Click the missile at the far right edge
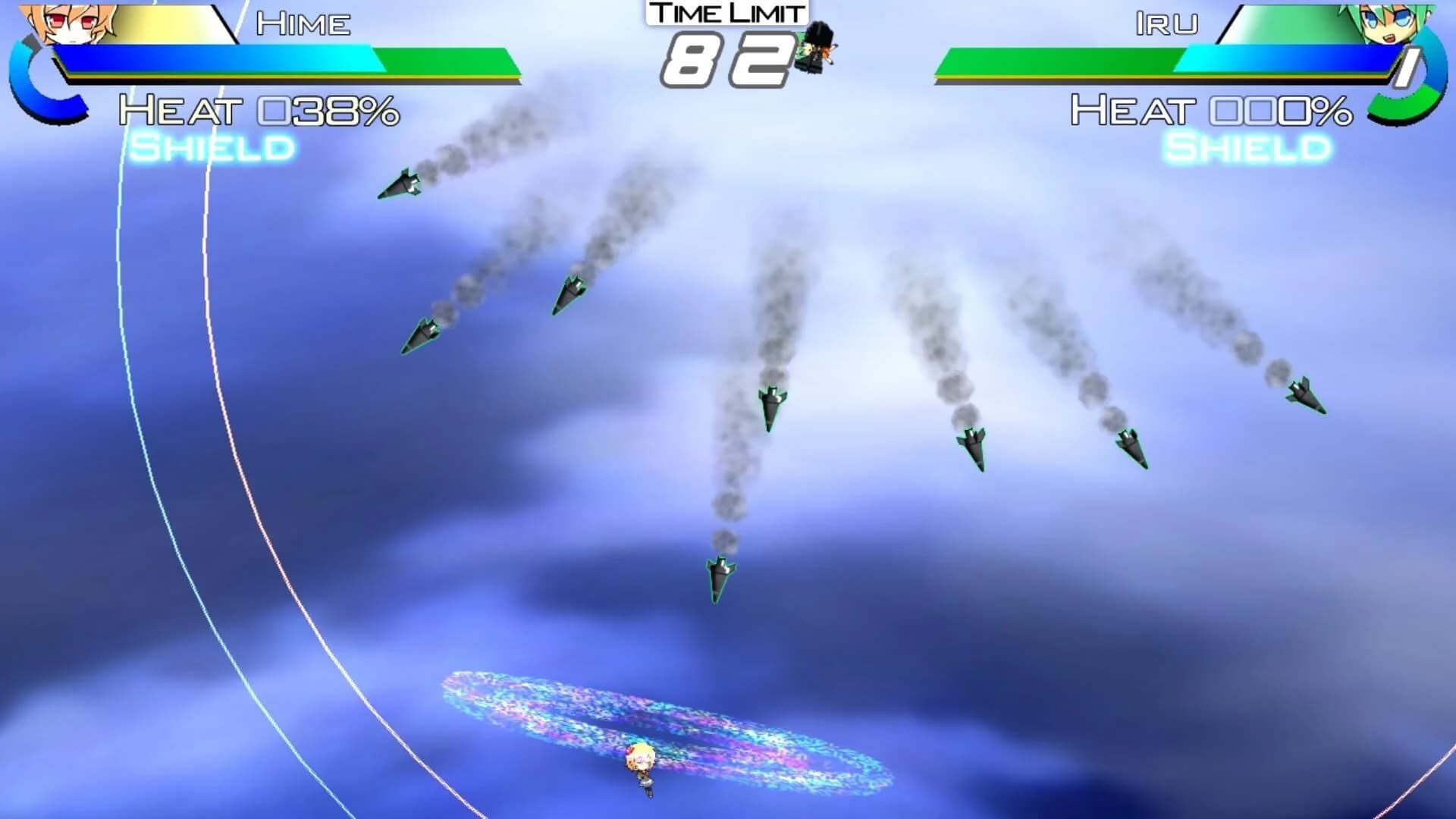Viewport: 1456px width, 819px height. [x=1304, y=394]
